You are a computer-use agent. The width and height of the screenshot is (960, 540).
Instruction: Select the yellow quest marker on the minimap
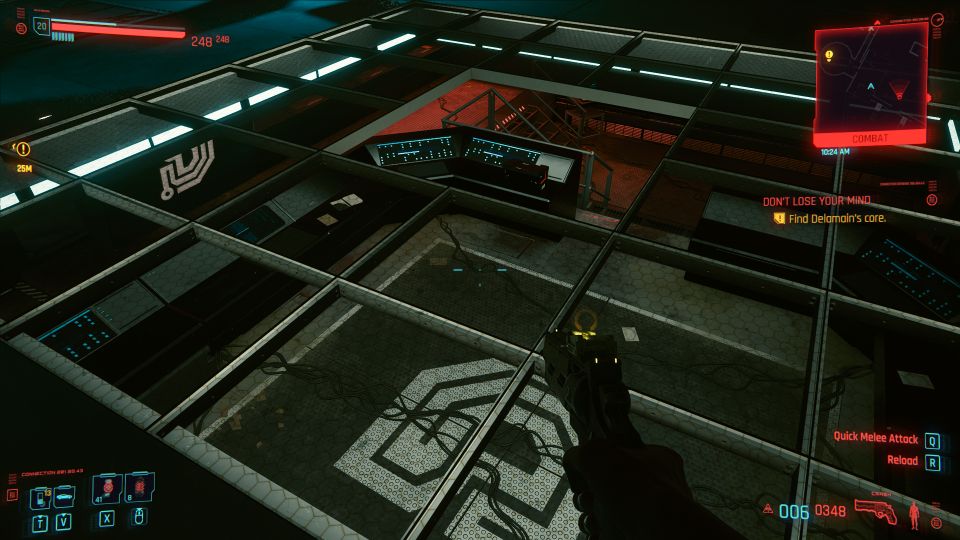830,54
